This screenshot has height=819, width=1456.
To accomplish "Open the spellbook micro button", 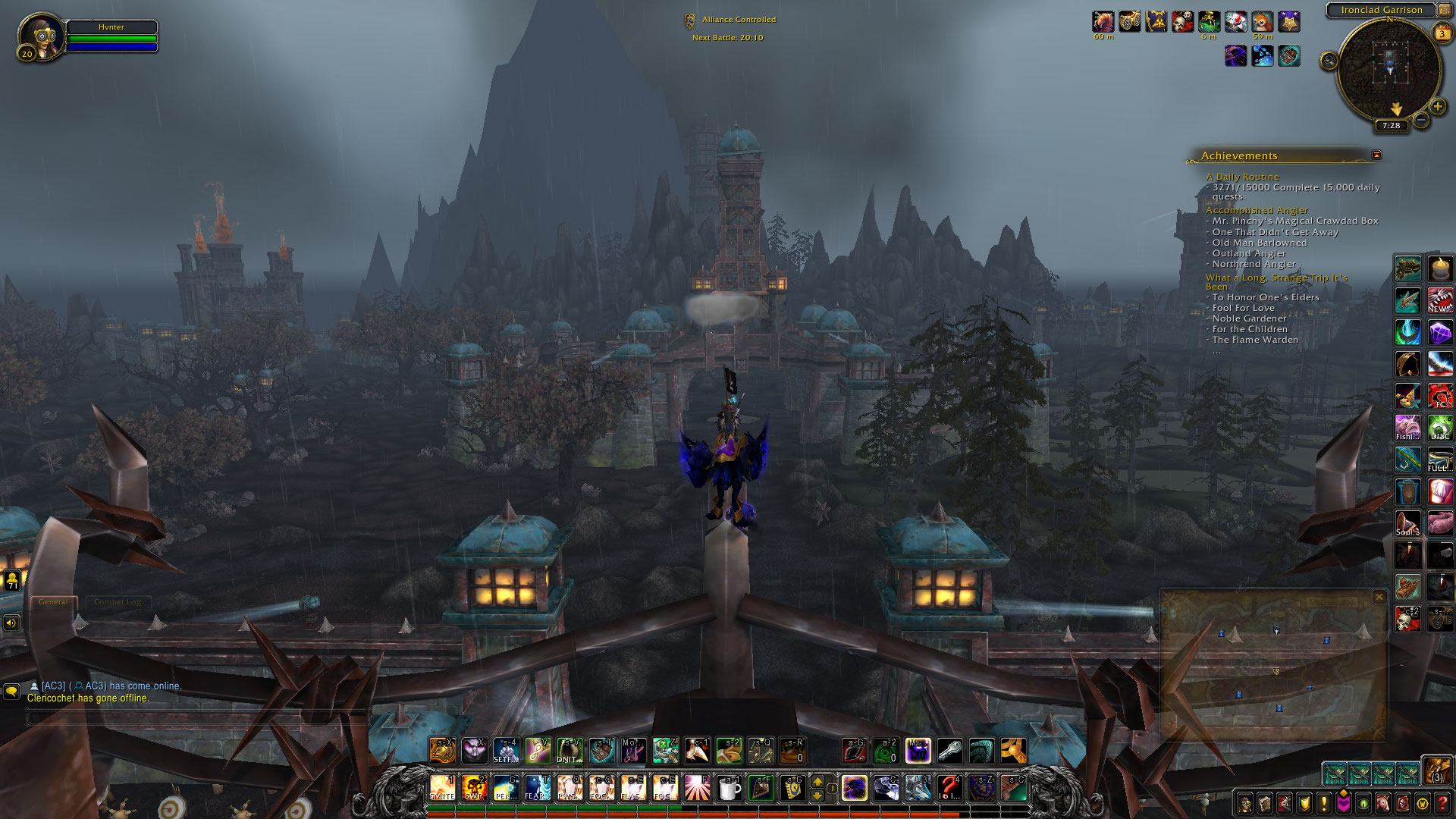I will [1265, 803].
